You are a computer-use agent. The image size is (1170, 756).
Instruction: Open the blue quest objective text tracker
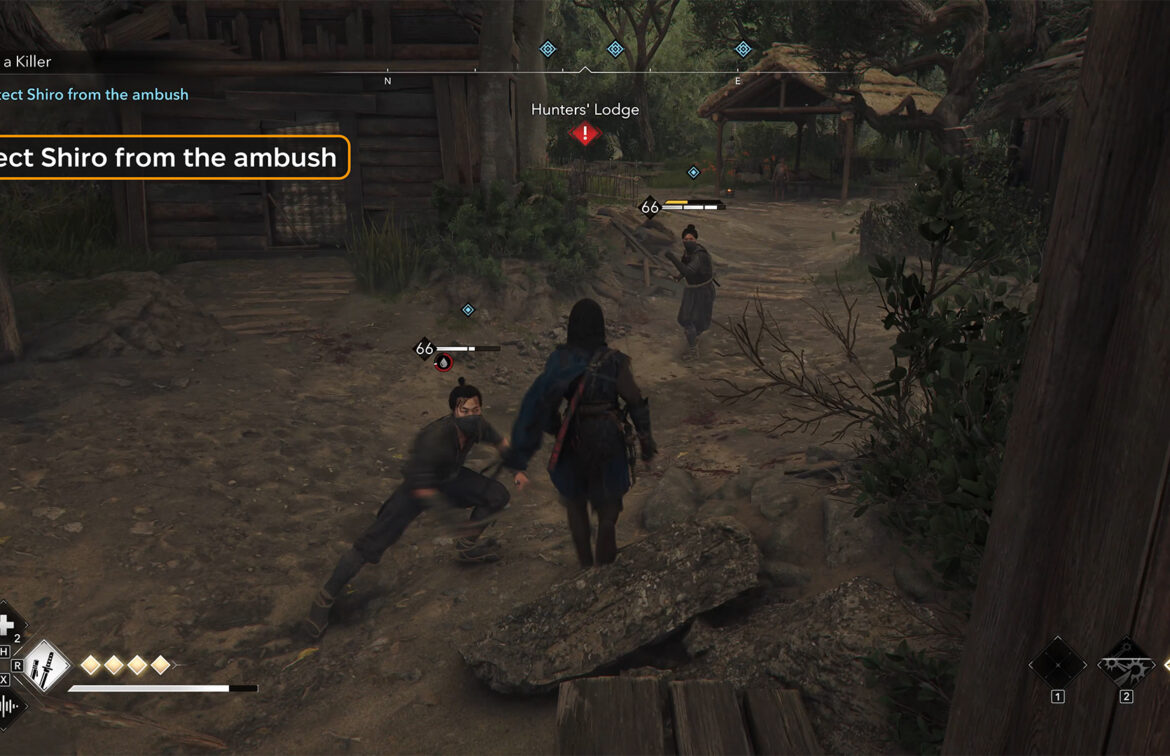pos(95,94)
